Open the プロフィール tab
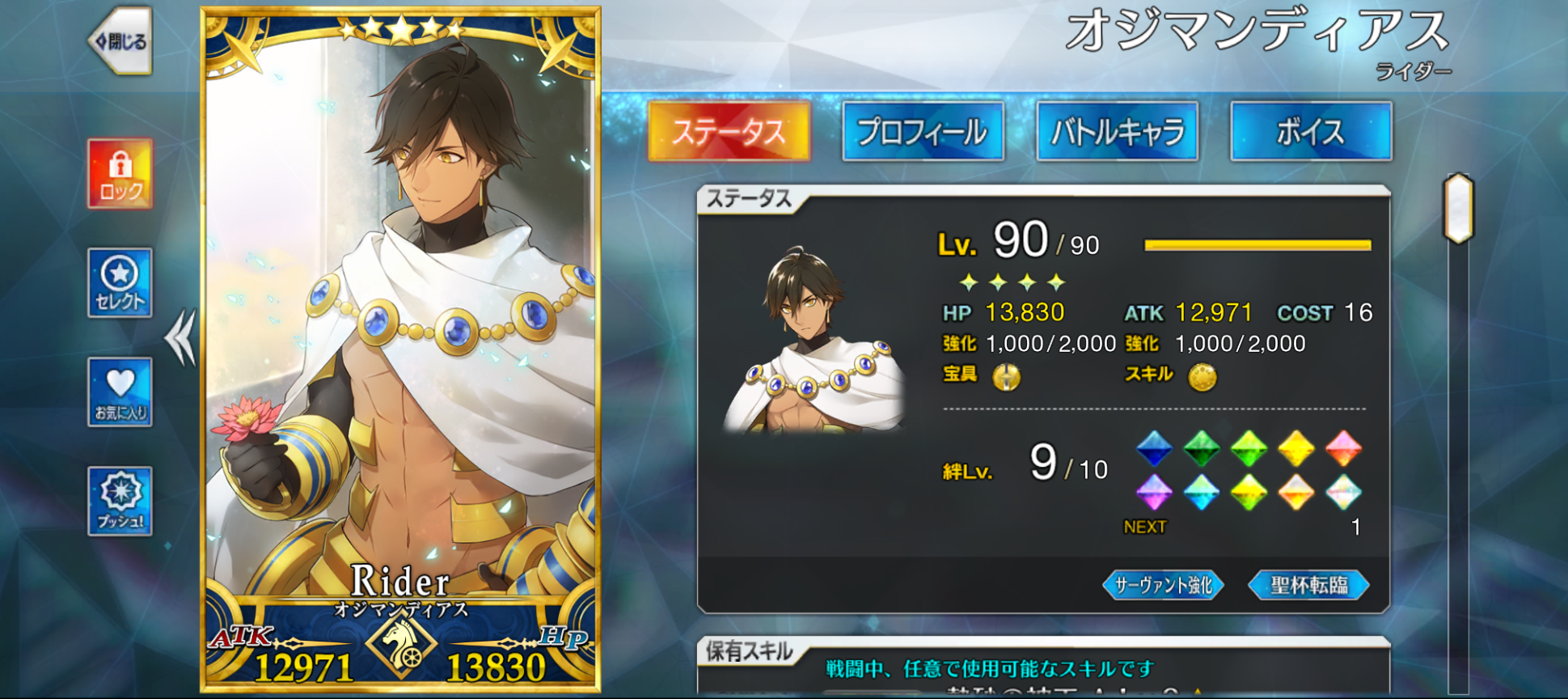Image resolution: width=1568 pixels, height=699 pixels. pos(923,132)
